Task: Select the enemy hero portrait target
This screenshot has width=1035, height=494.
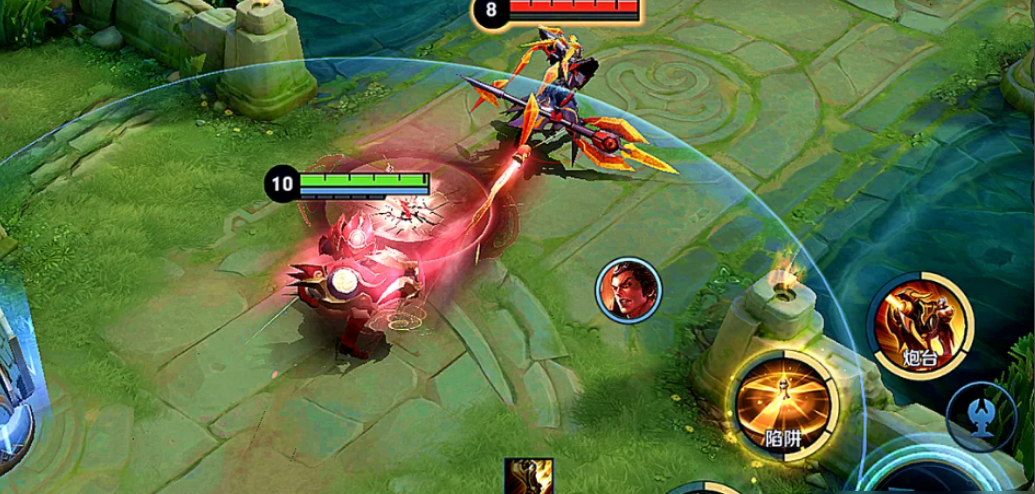Action: (628, 290)
